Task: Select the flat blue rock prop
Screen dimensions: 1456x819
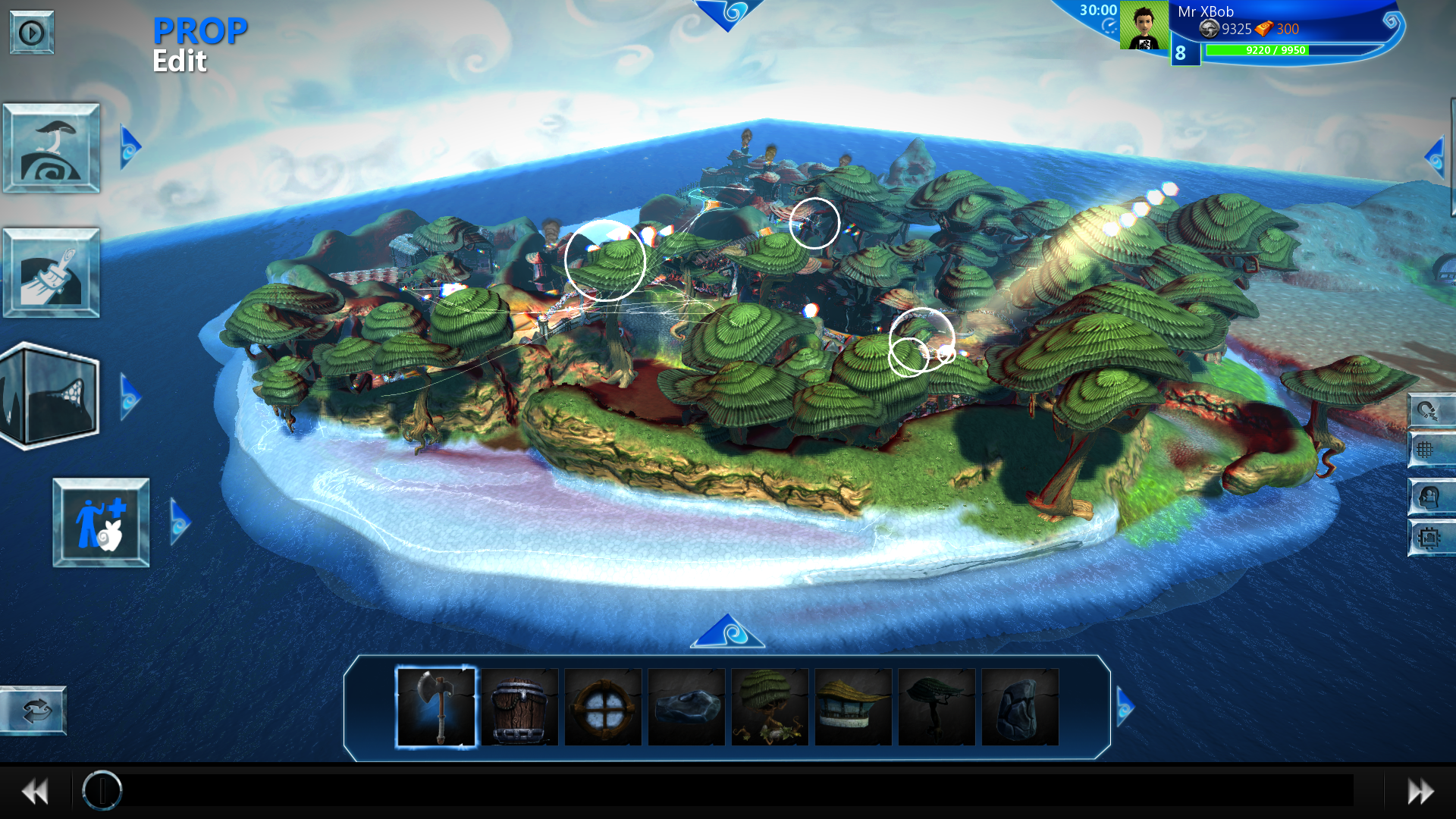Action: coord(686,707)
